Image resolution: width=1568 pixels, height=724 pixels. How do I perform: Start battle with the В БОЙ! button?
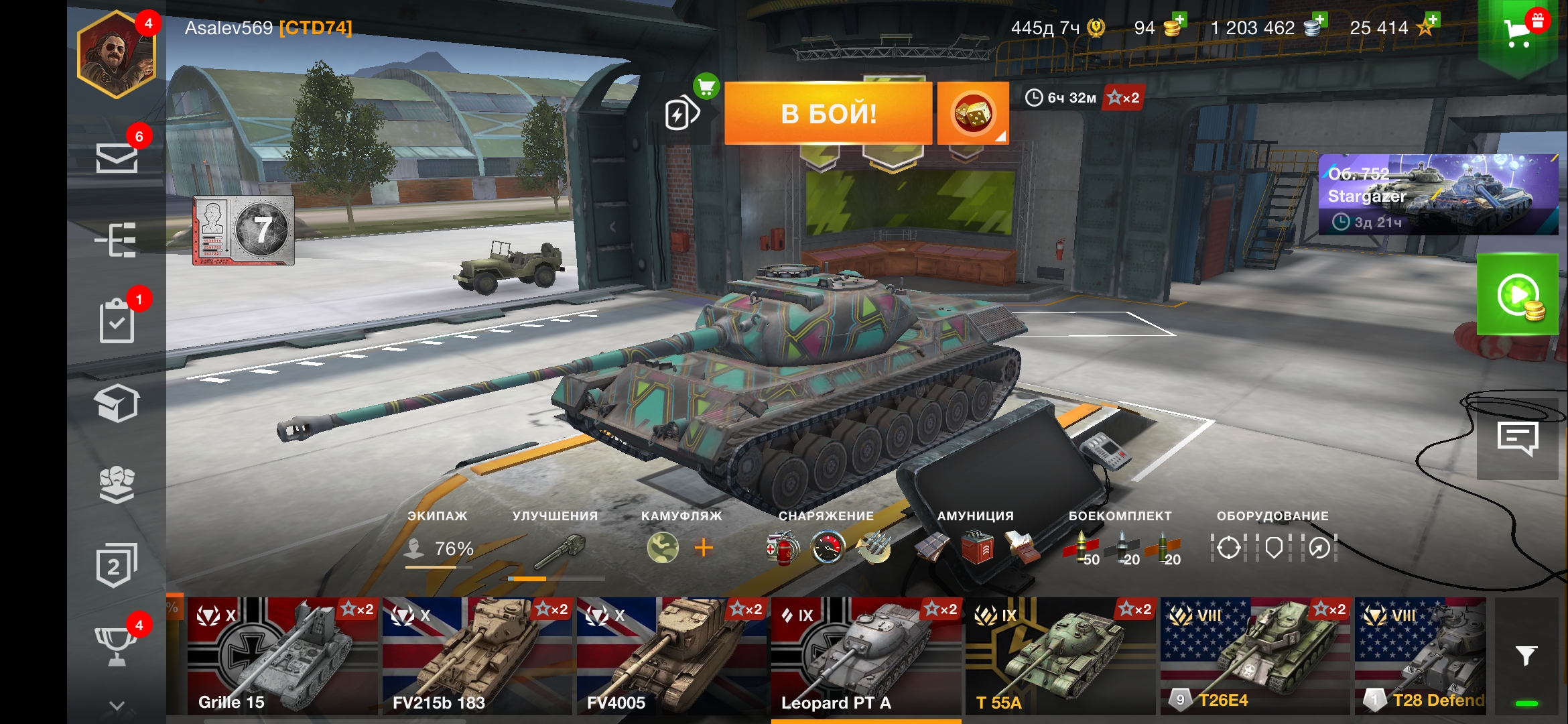828,113
